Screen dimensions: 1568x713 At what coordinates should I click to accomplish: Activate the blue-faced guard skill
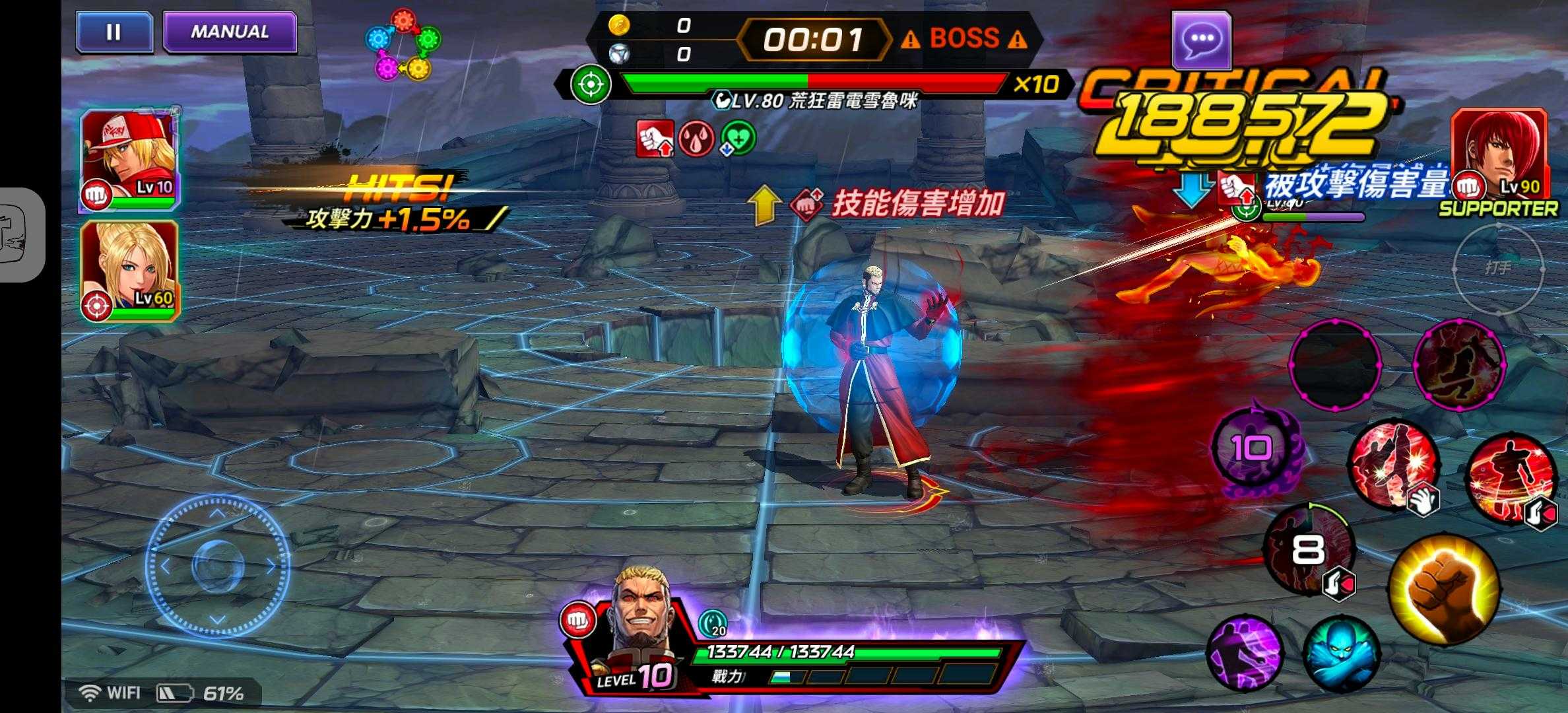coord(1341,654)
